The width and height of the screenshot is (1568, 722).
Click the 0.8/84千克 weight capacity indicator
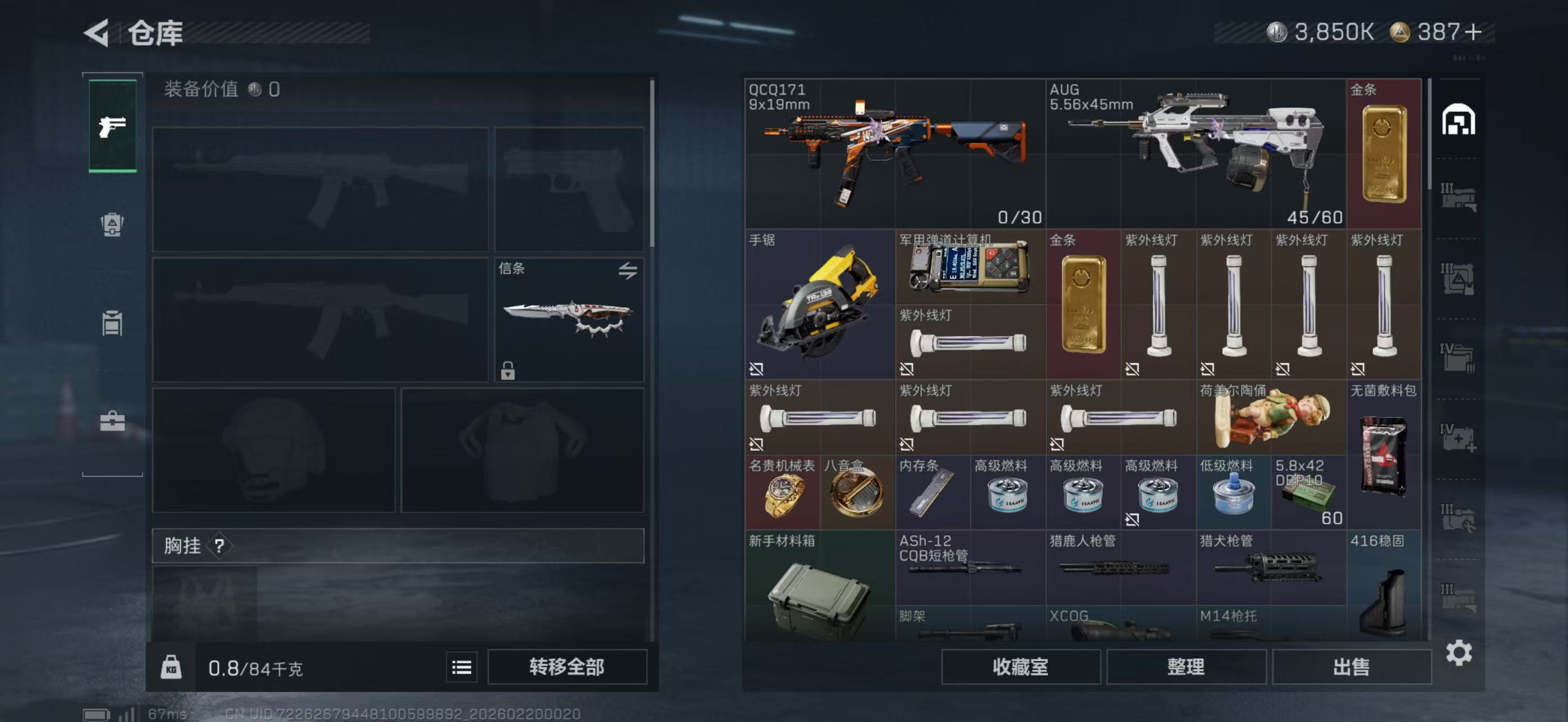[x=255, y=667]
